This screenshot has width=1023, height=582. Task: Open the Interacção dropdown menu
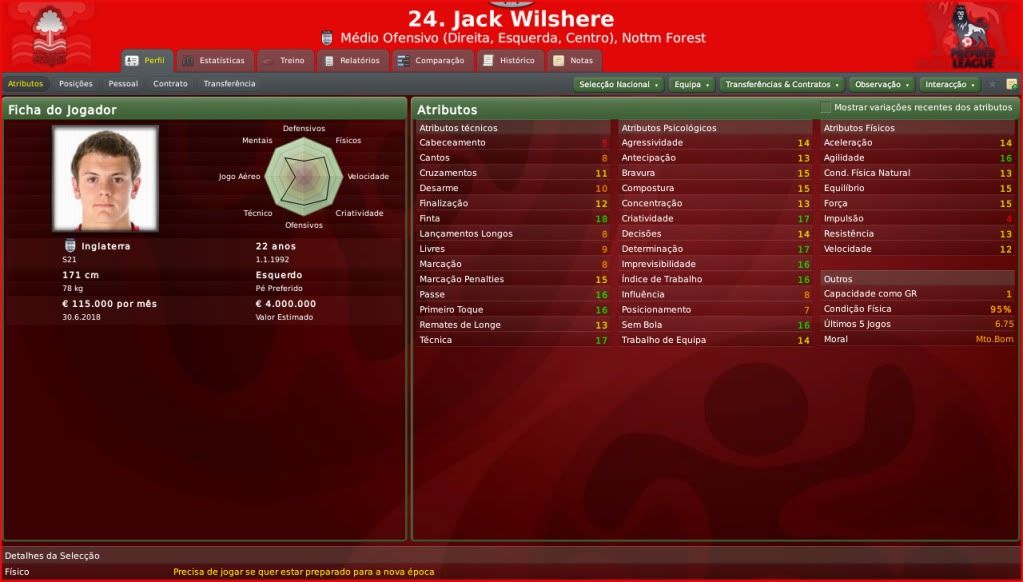949,85
